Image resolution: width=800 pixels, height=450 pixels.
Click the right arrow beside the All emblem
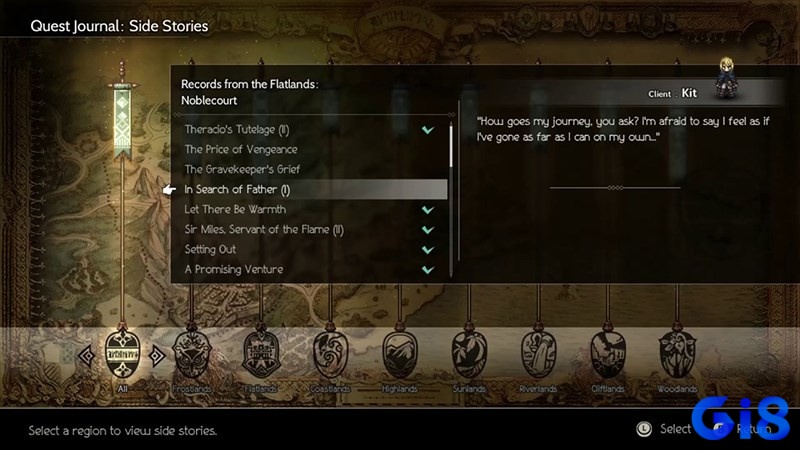(x=156, y=353)
